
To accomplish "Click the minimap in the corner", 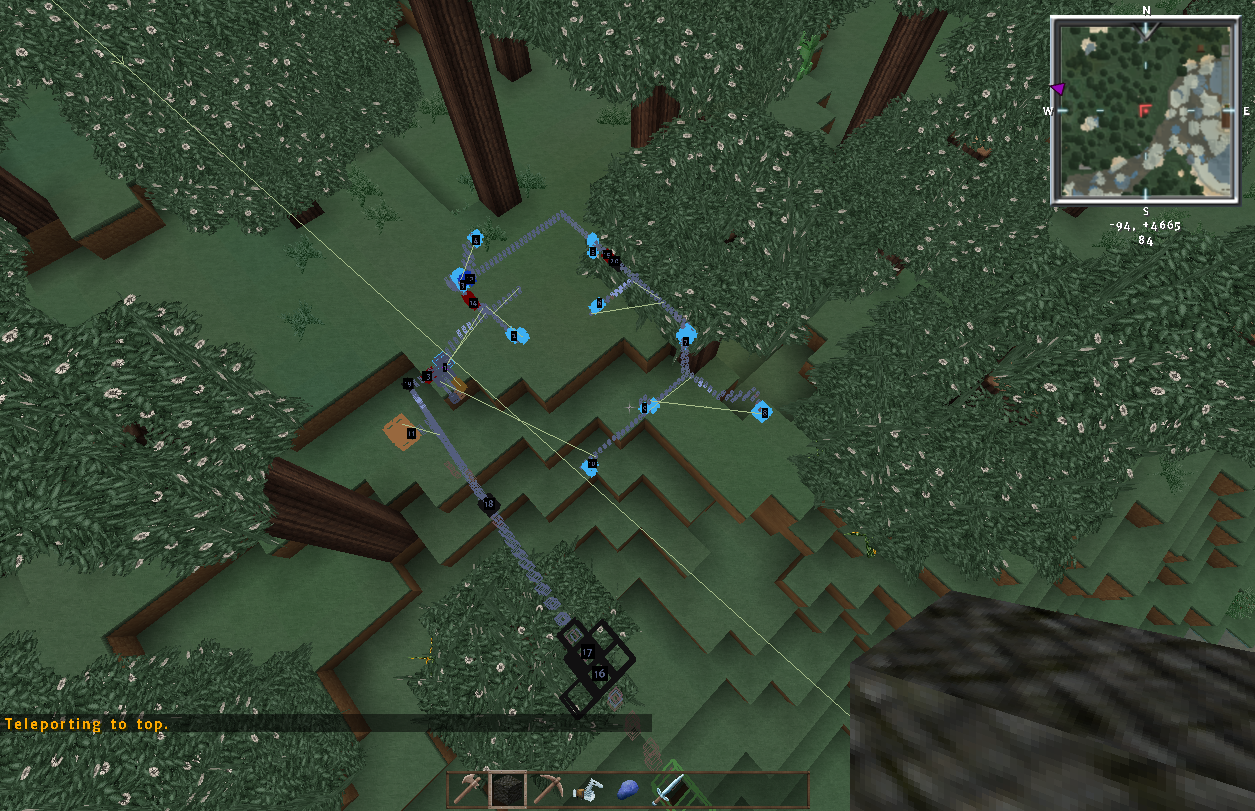I will coord(1146,110).
